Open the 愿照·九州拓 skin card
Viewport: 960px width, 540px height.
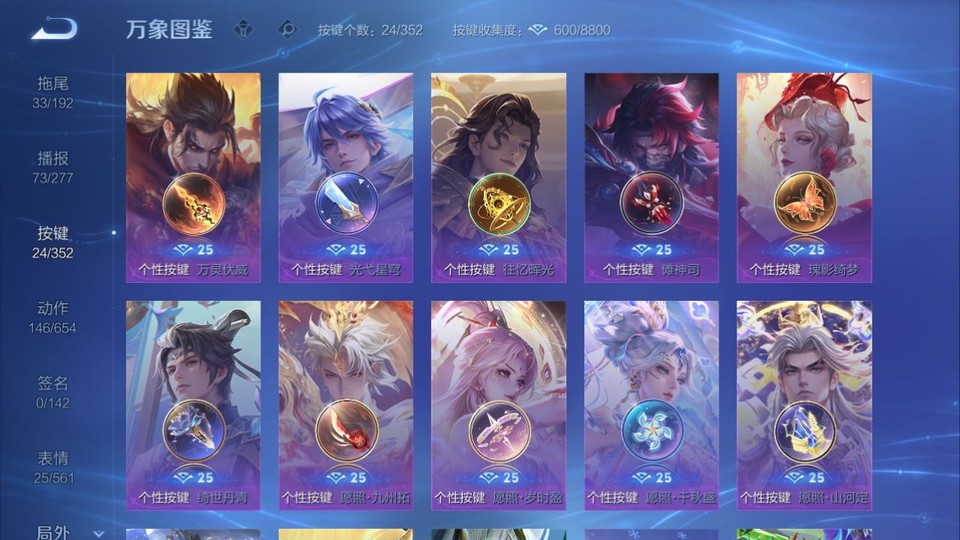[x=346, y=405]
